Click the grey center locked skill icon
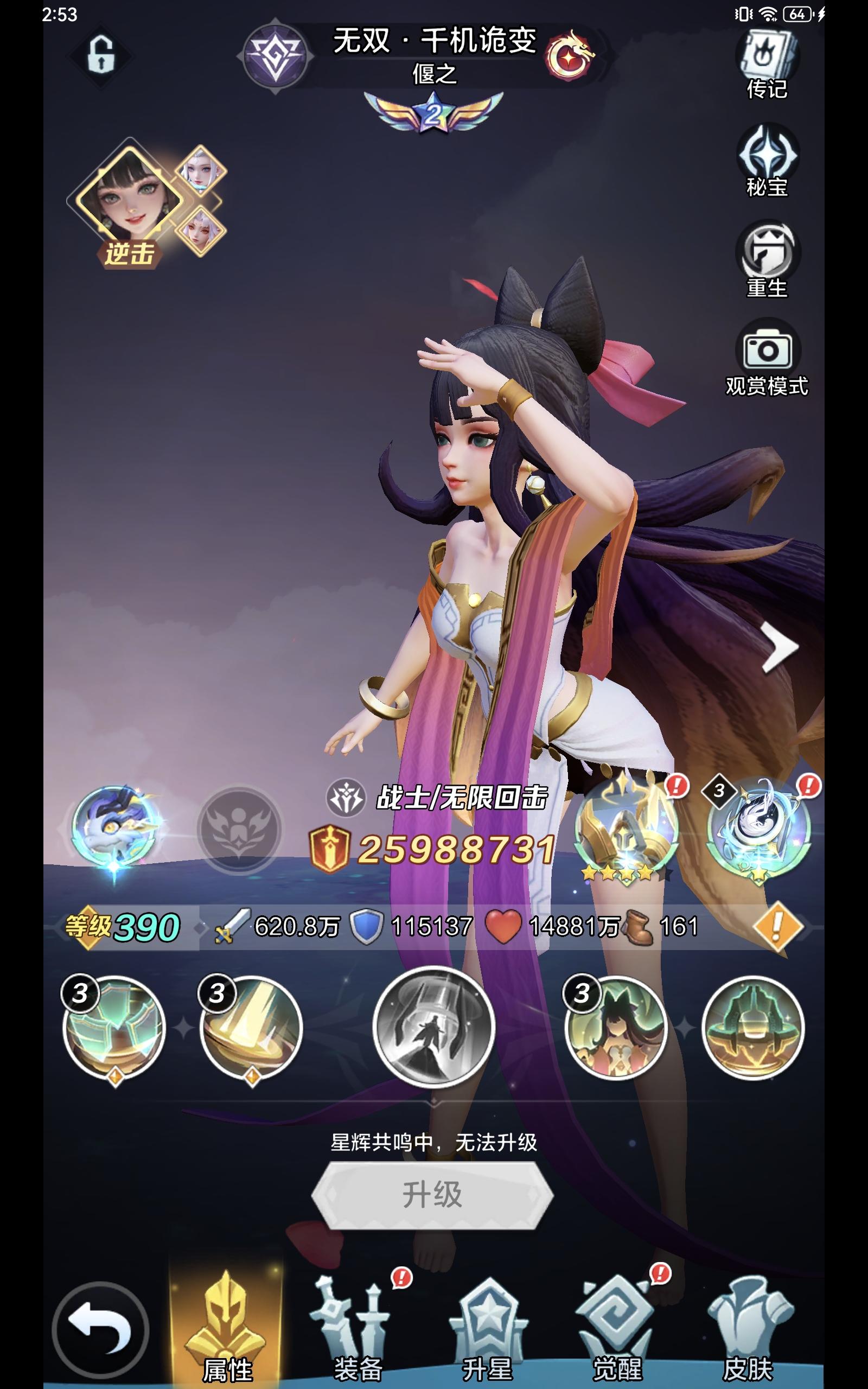 click(435, 1030)
